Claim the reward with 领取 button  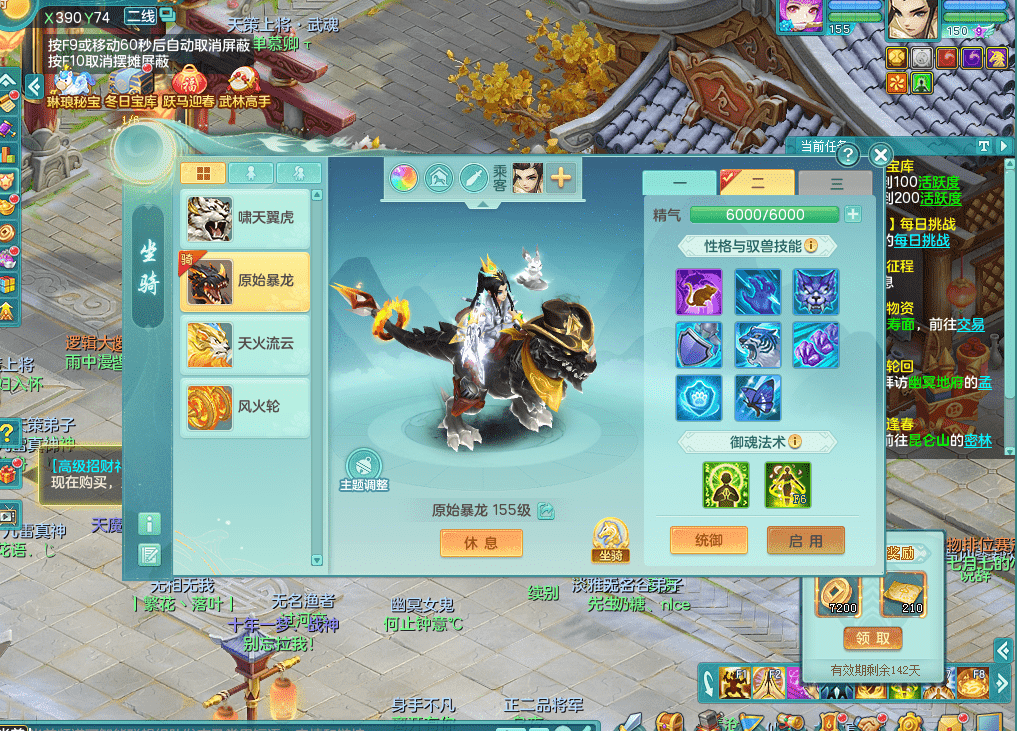(x=872, y=639)
